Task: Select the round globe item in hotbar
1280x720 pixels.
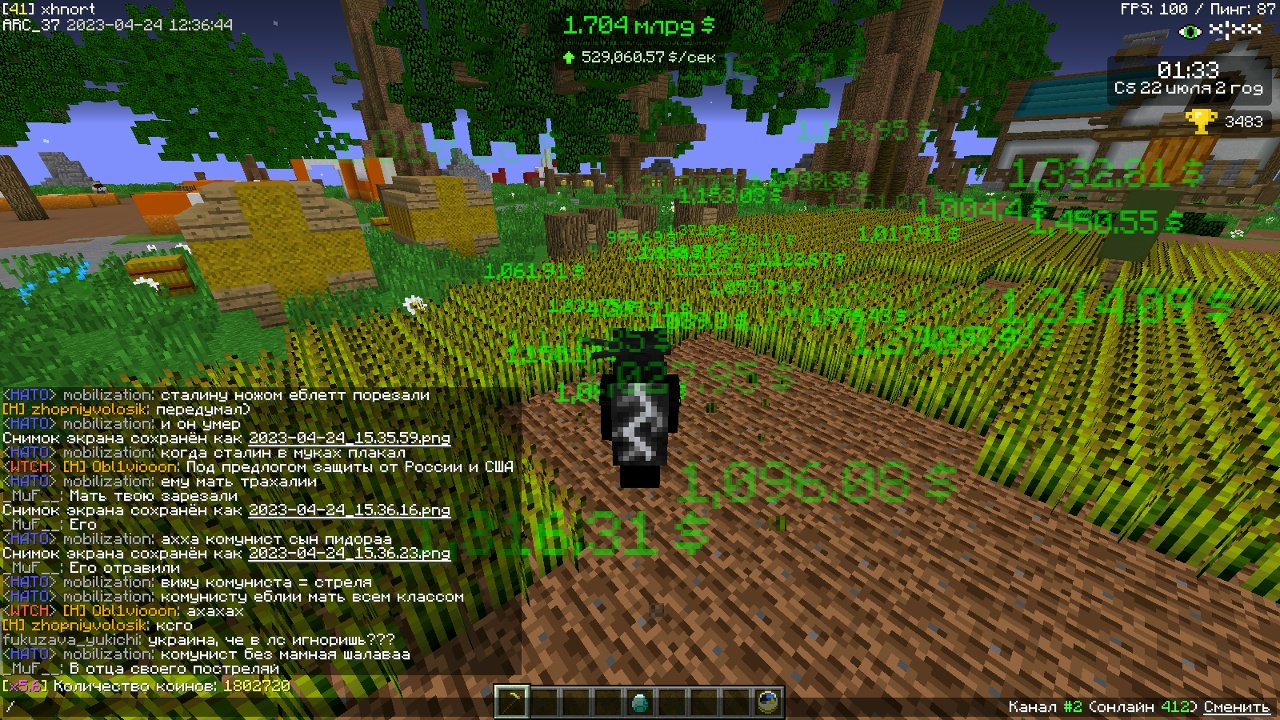Action: click(x=768, y=702)
